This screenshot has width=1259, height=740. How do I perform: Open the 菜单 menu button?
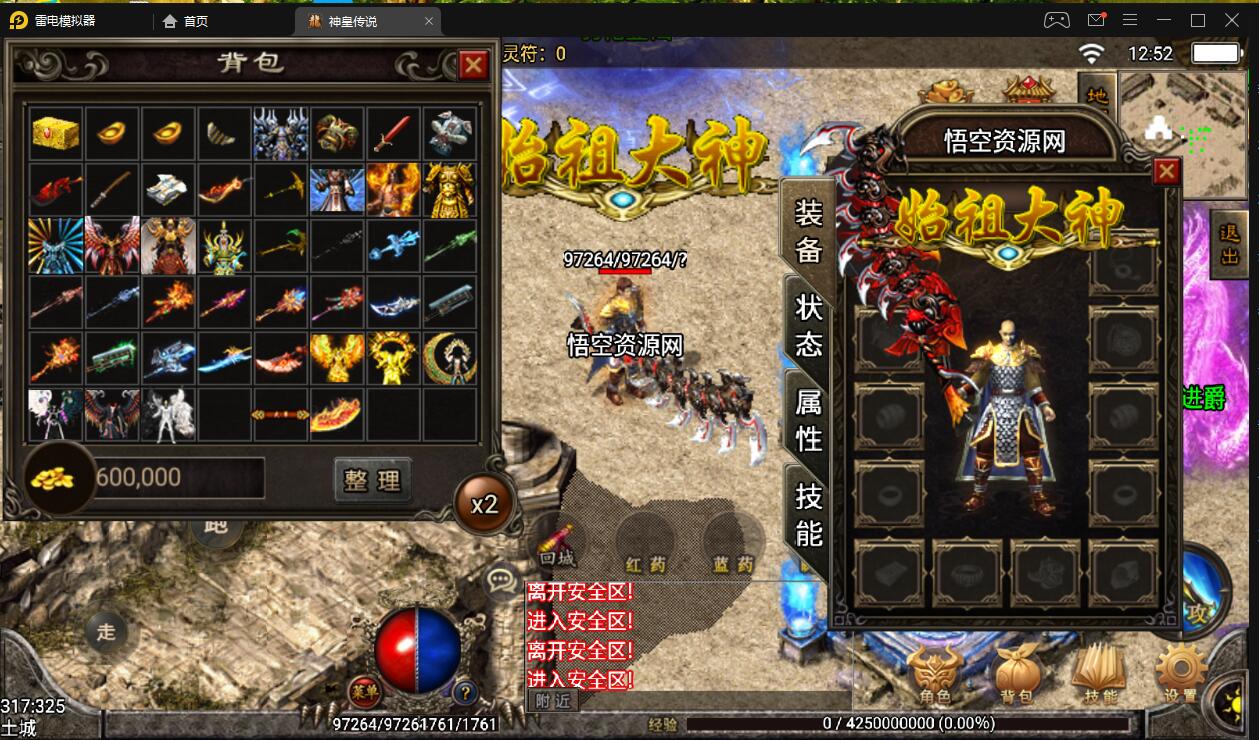click(x=364, y=690)
